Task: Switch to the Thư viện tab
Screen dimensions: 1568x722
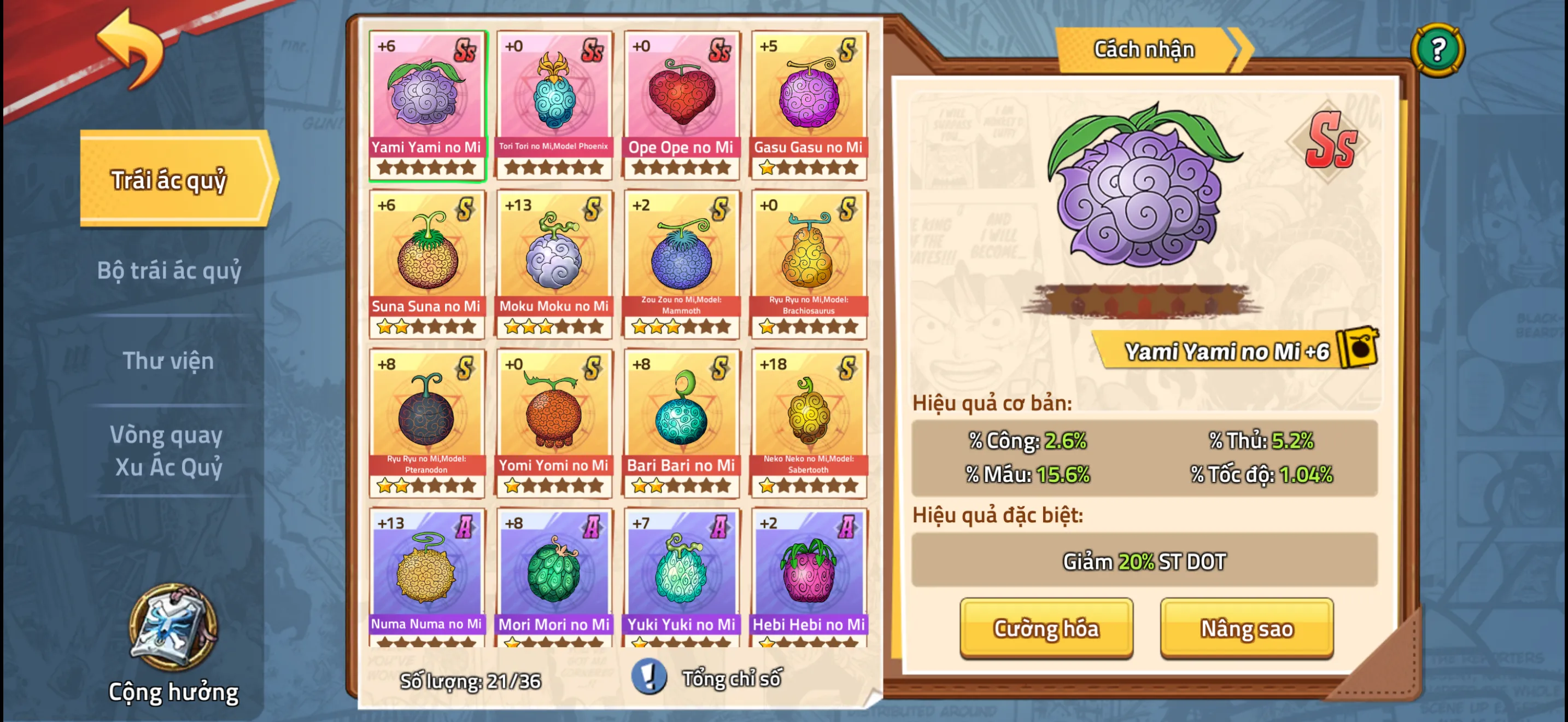Action: coord(168,360)
